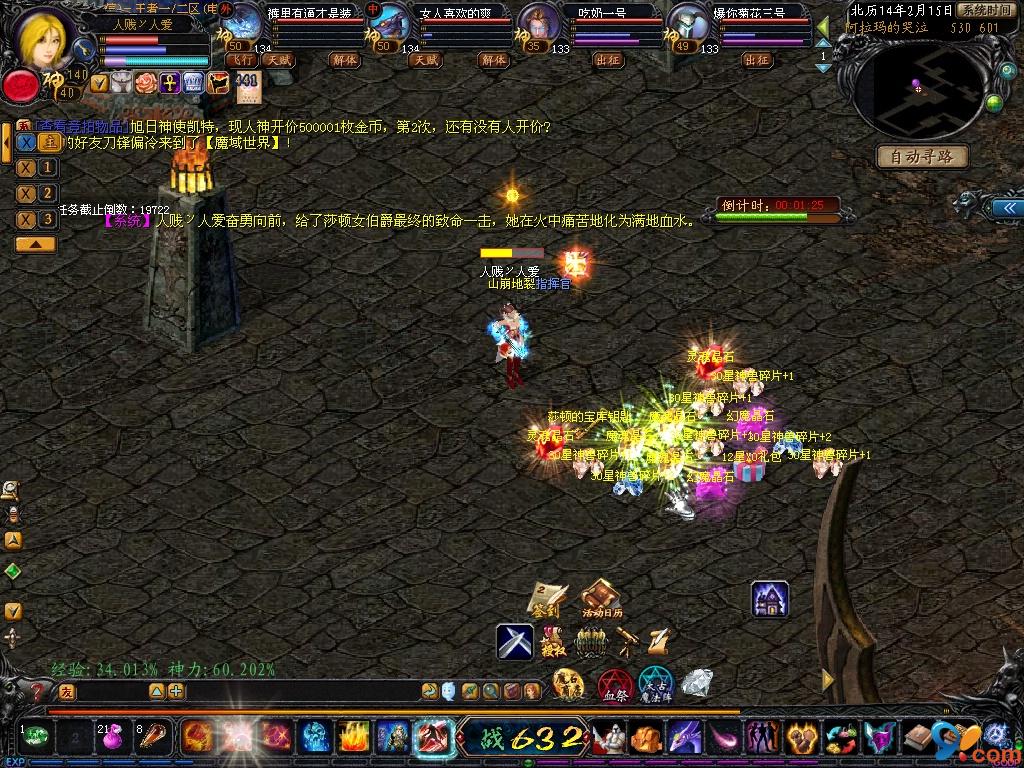Open the 签到 daily sign-in icon
Screen dimensions: 1024x768
pyautogui.click(x=547, y=600)
